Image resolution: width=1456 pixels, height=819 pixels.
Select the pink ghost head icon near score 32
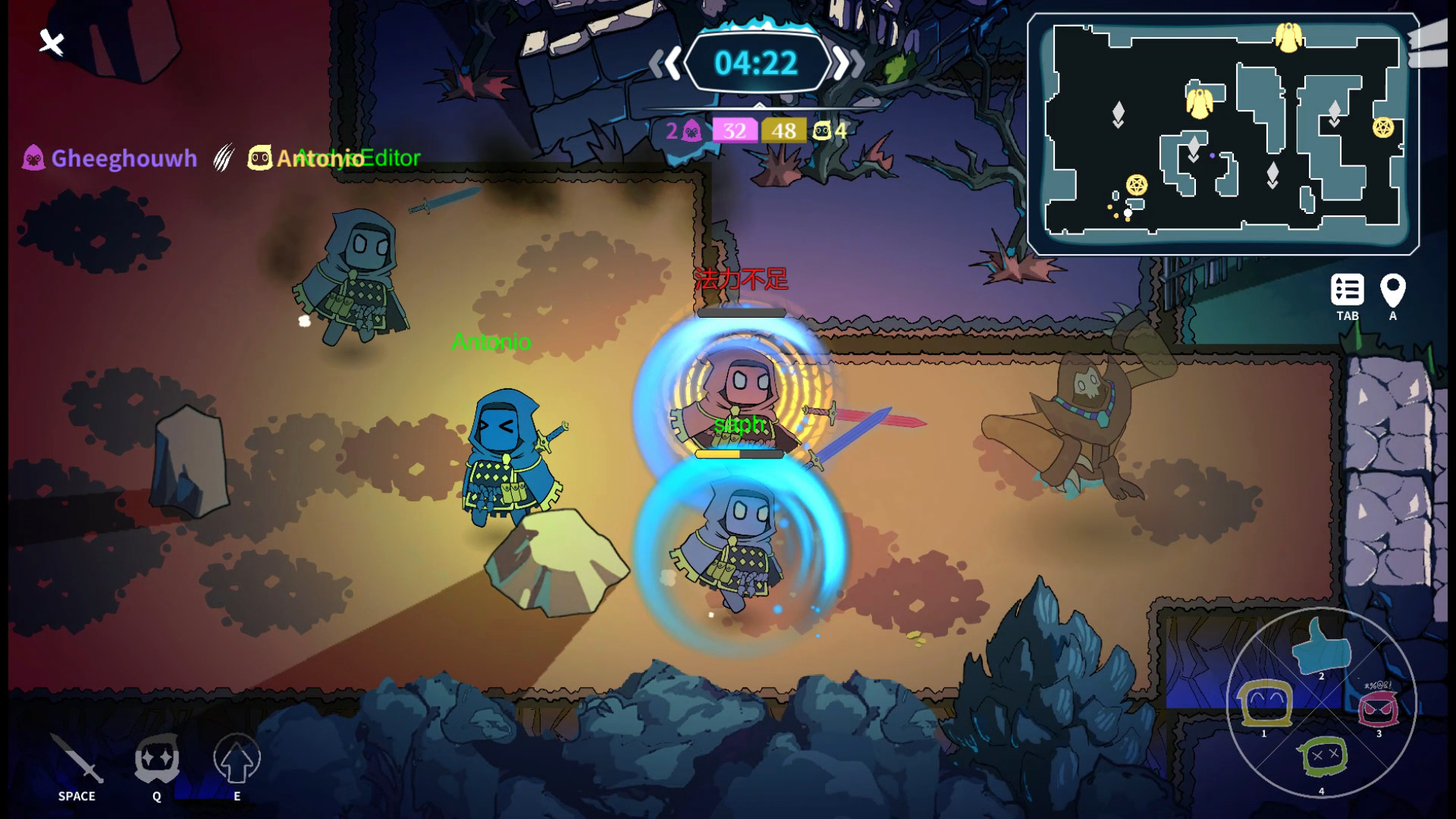click(691, 130)
